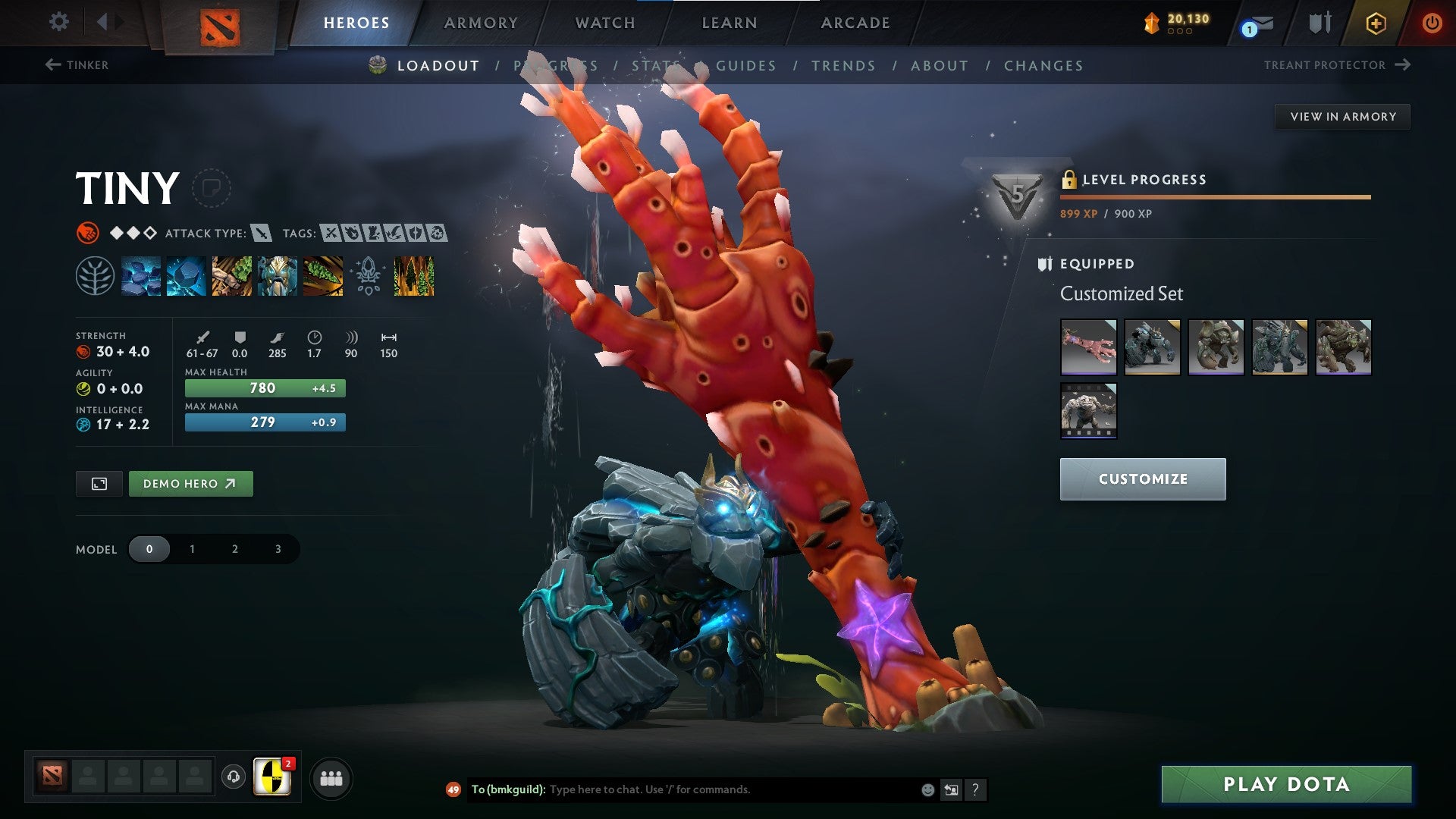This screenshot has height=819, width=1456.
Task: Select Model variant 1 radio option
Action: click(192, 548)
